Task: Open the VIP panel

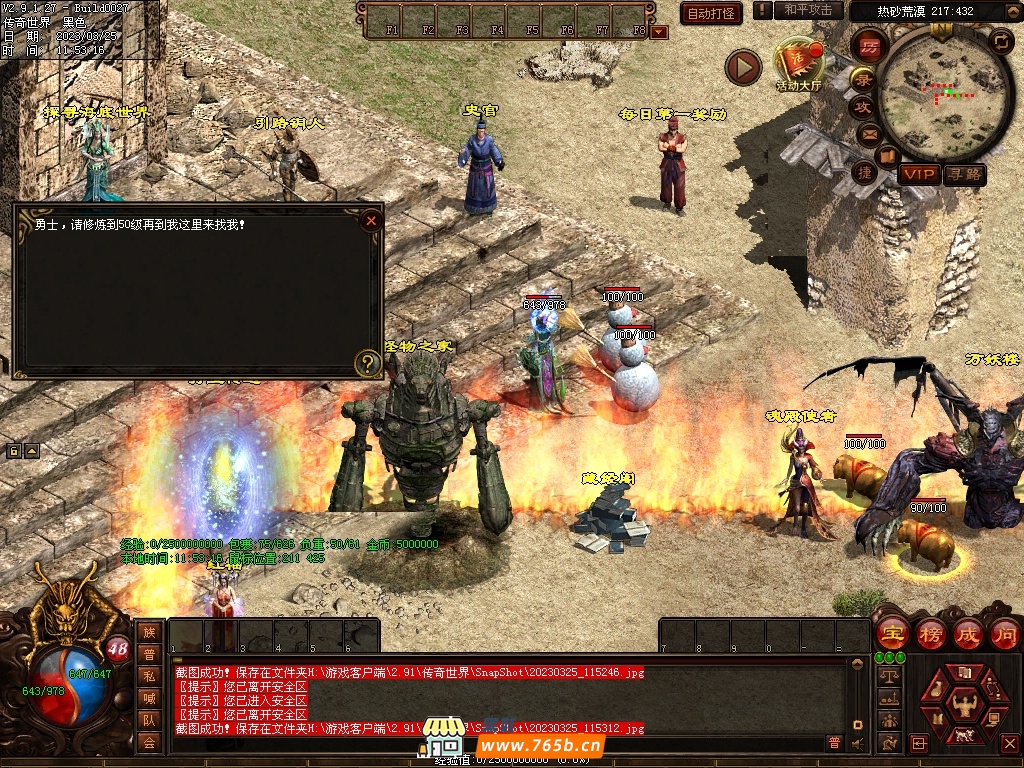Action: [x=918, y=174]
